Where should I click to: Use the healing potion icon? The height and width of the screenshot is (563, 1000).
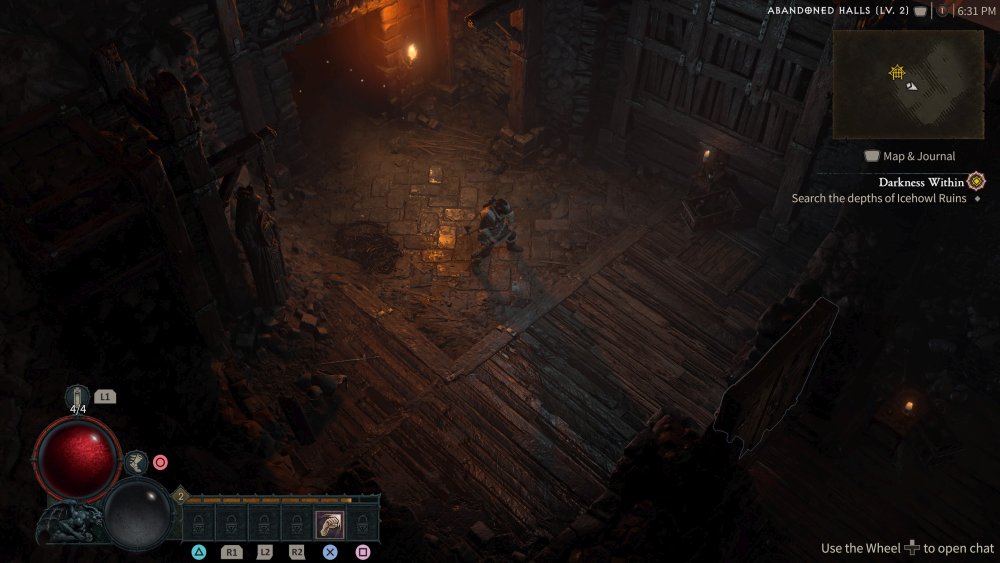point(77,396)
